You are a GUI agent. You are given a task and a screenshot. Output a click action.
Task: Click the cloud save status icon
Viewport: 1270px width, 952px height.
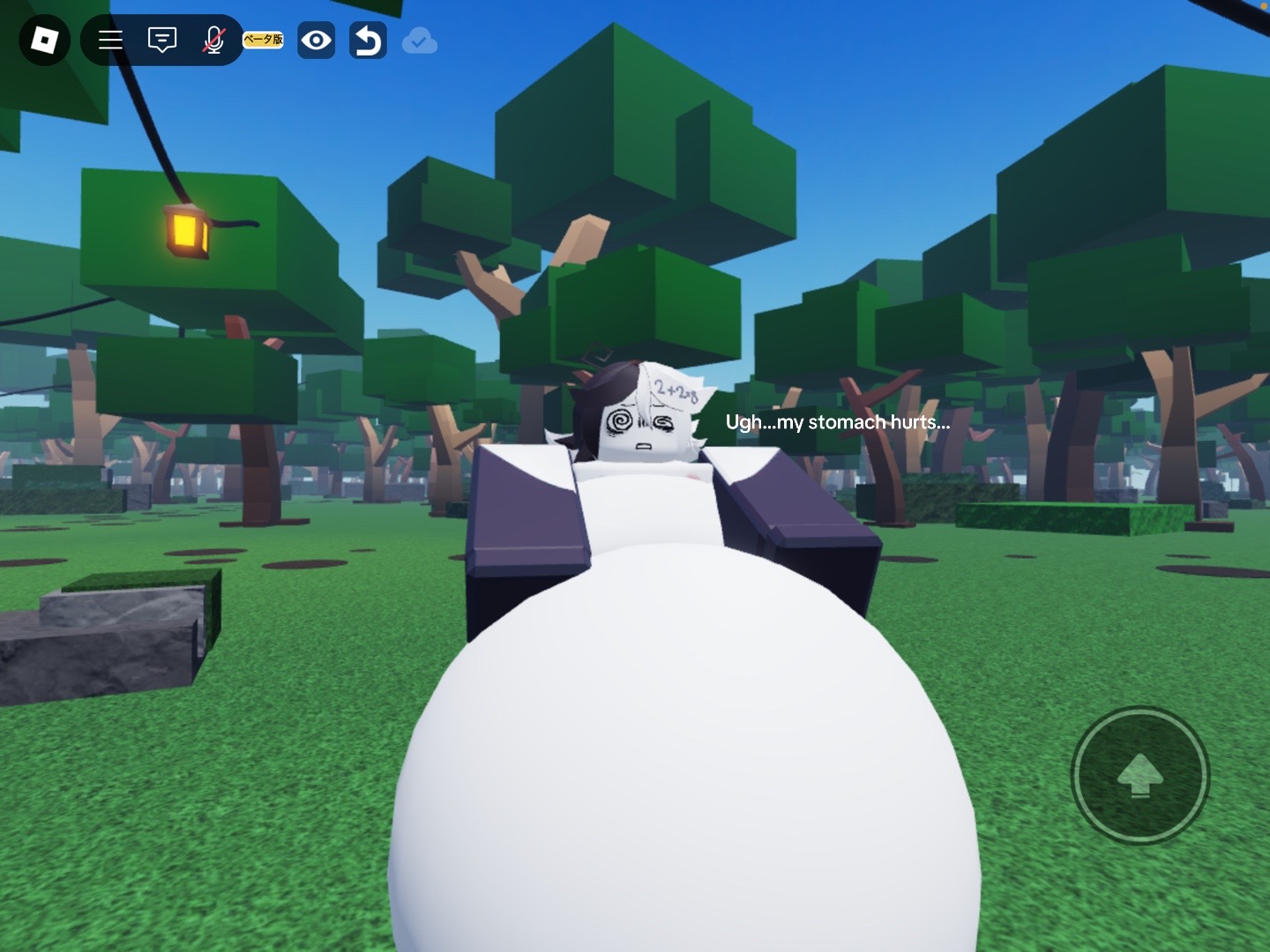pos(419,40)
